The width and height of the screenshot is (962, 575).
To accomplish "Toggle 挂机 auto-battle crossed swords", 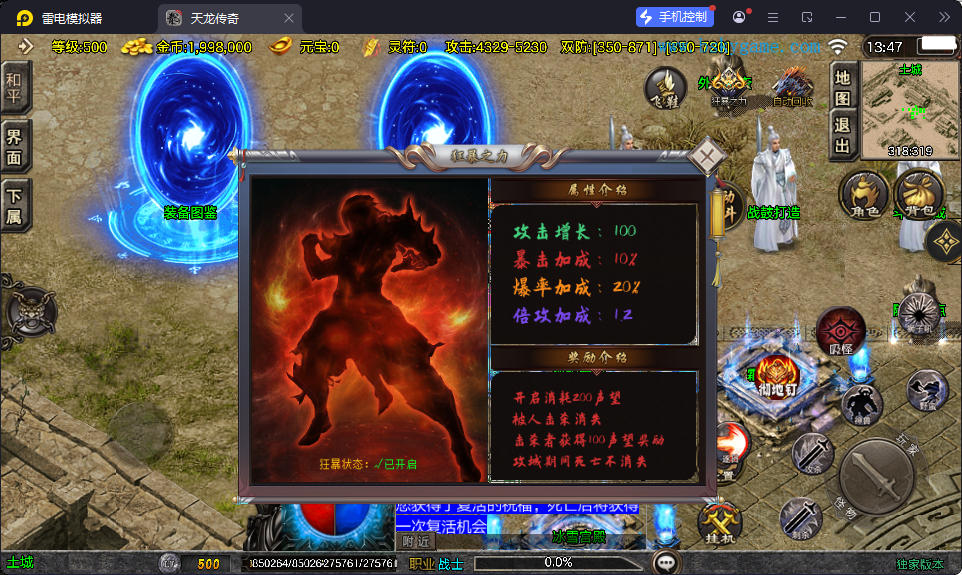I will (x=717, y=521).
